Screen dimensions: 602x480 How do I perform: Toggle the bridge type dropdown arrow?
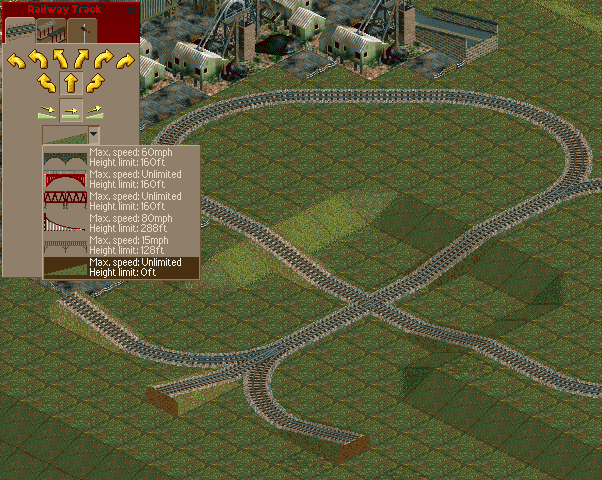[x=94, y=135]
